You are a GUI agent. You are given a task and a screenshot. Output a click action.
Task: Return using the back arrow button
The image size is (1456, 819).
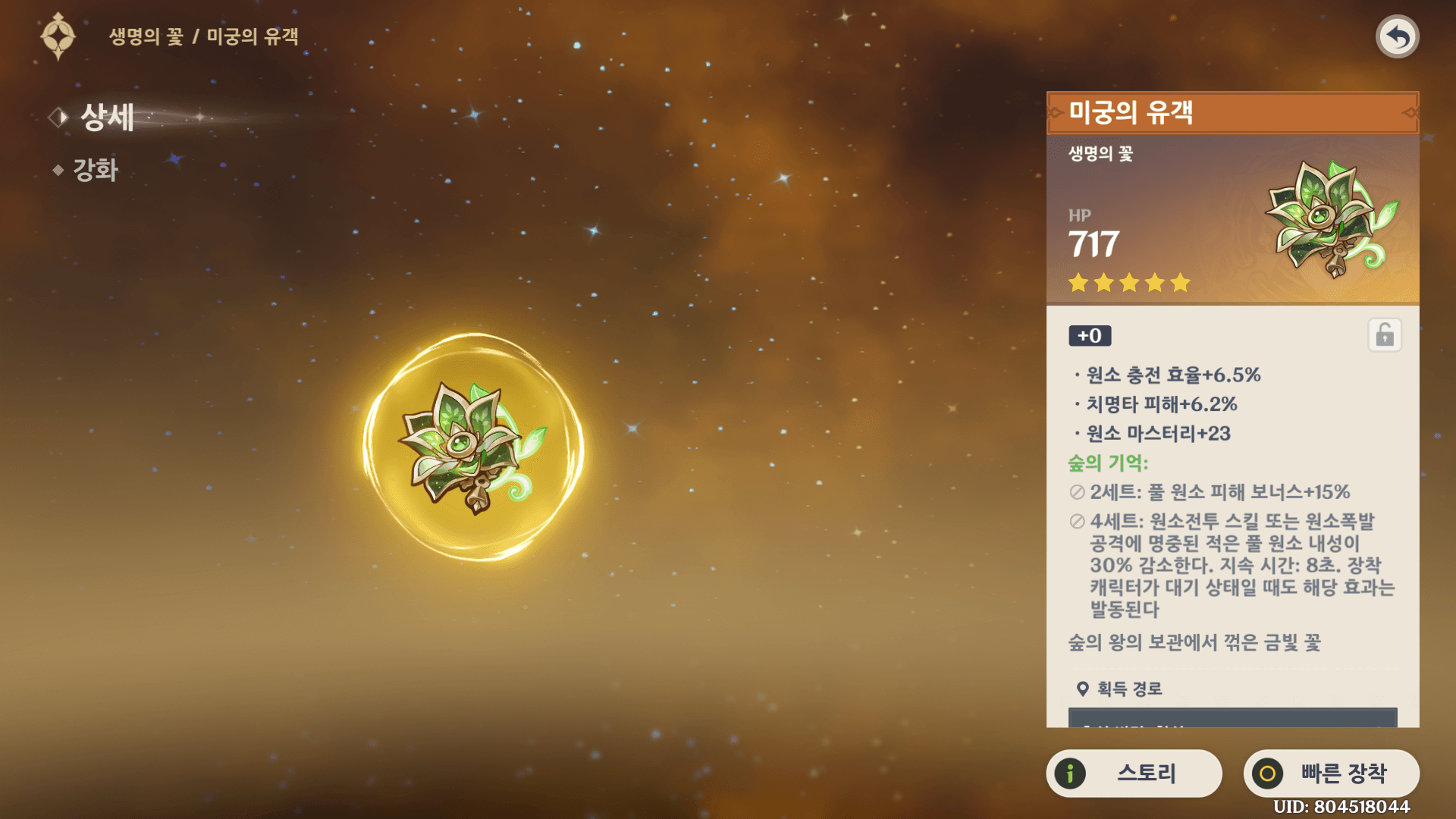click(x=1397, y=36)
